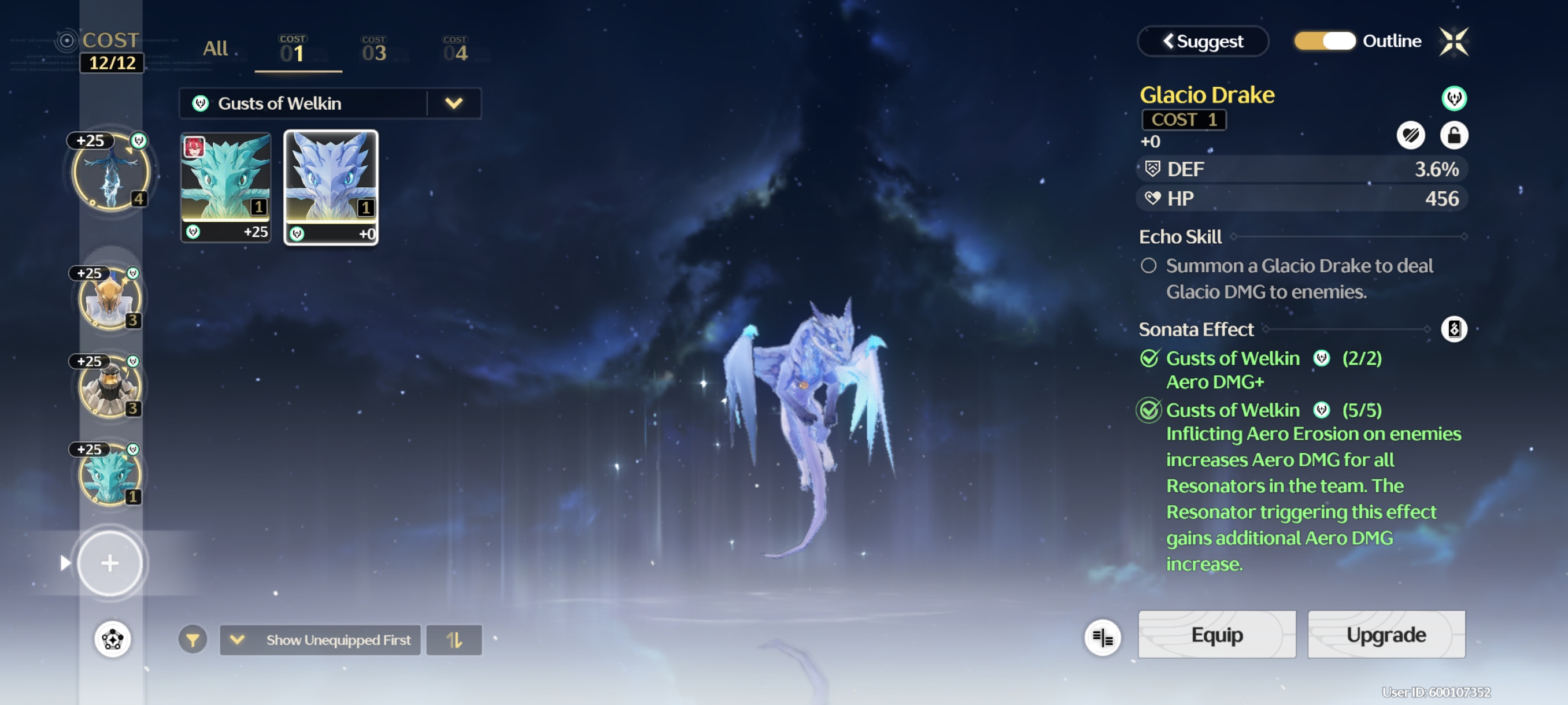
Task: Close the echo panel with the X
Action: [1453, 42]
